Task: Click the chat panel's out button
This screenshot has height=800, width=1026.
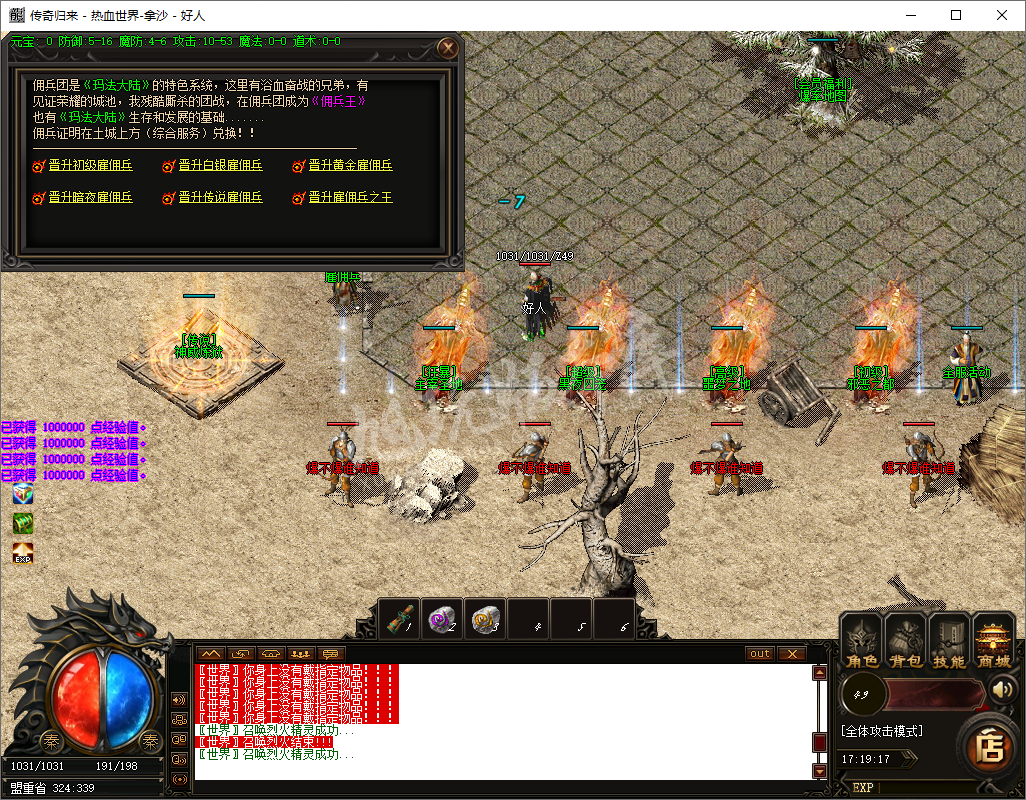Action: click(x=760, y=654)
